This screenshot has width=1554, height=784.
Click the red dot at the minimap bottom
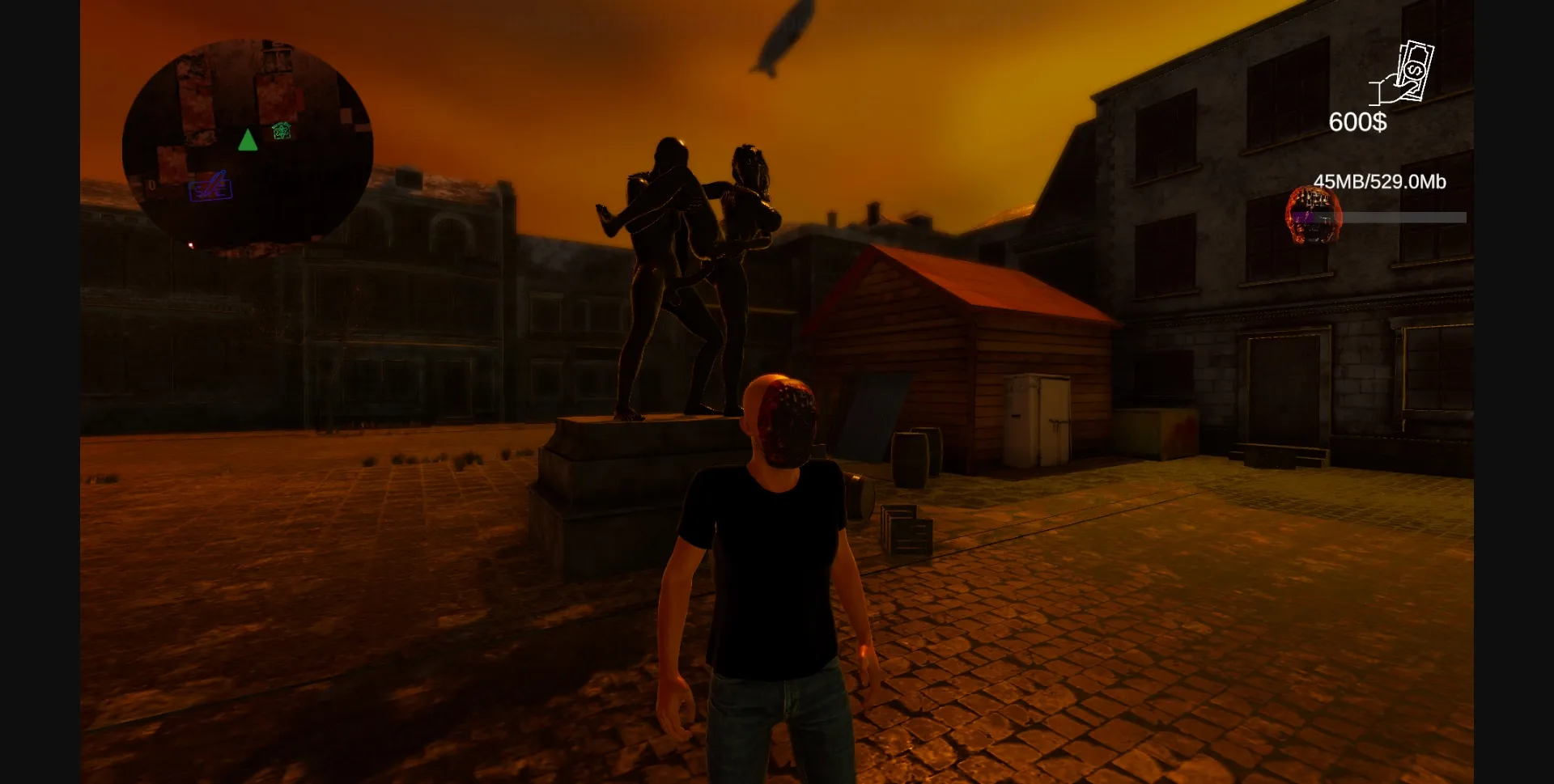191,245
